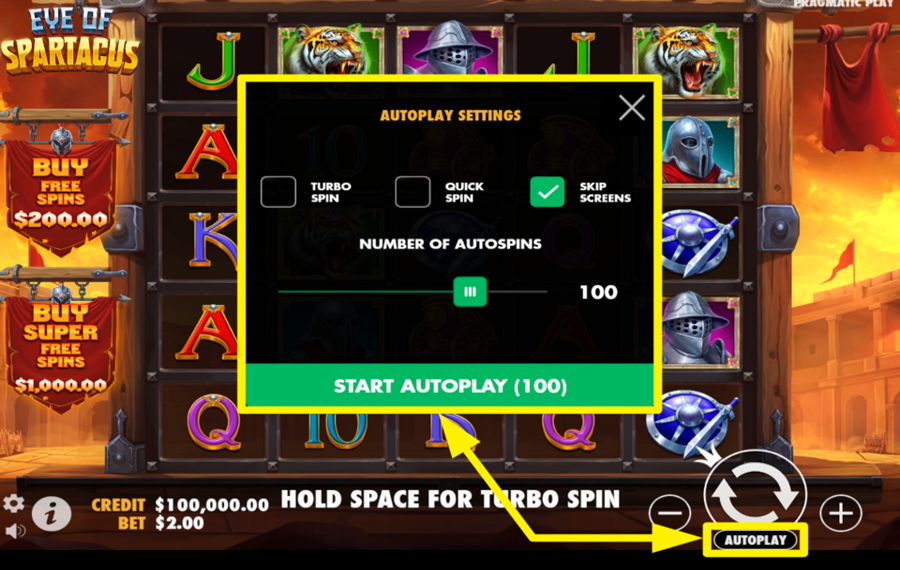Viewport: 900px width, 570px height.
Task: Tick the Quick Spin checkbox
Action: (x=412, y=192)
